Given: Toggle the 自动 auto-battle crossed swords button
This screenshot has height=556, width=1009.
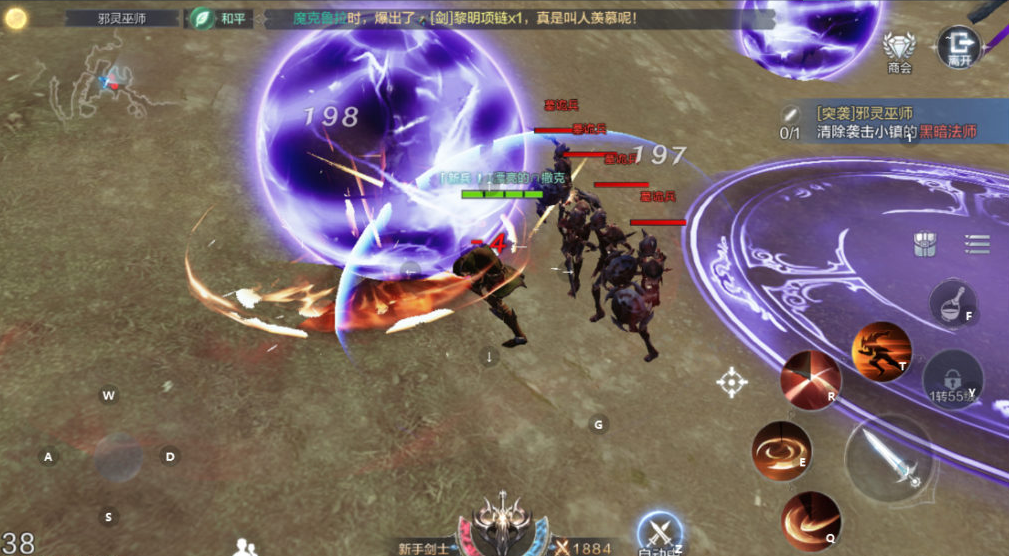Looking at the screenshot, I should pos(659,533).
